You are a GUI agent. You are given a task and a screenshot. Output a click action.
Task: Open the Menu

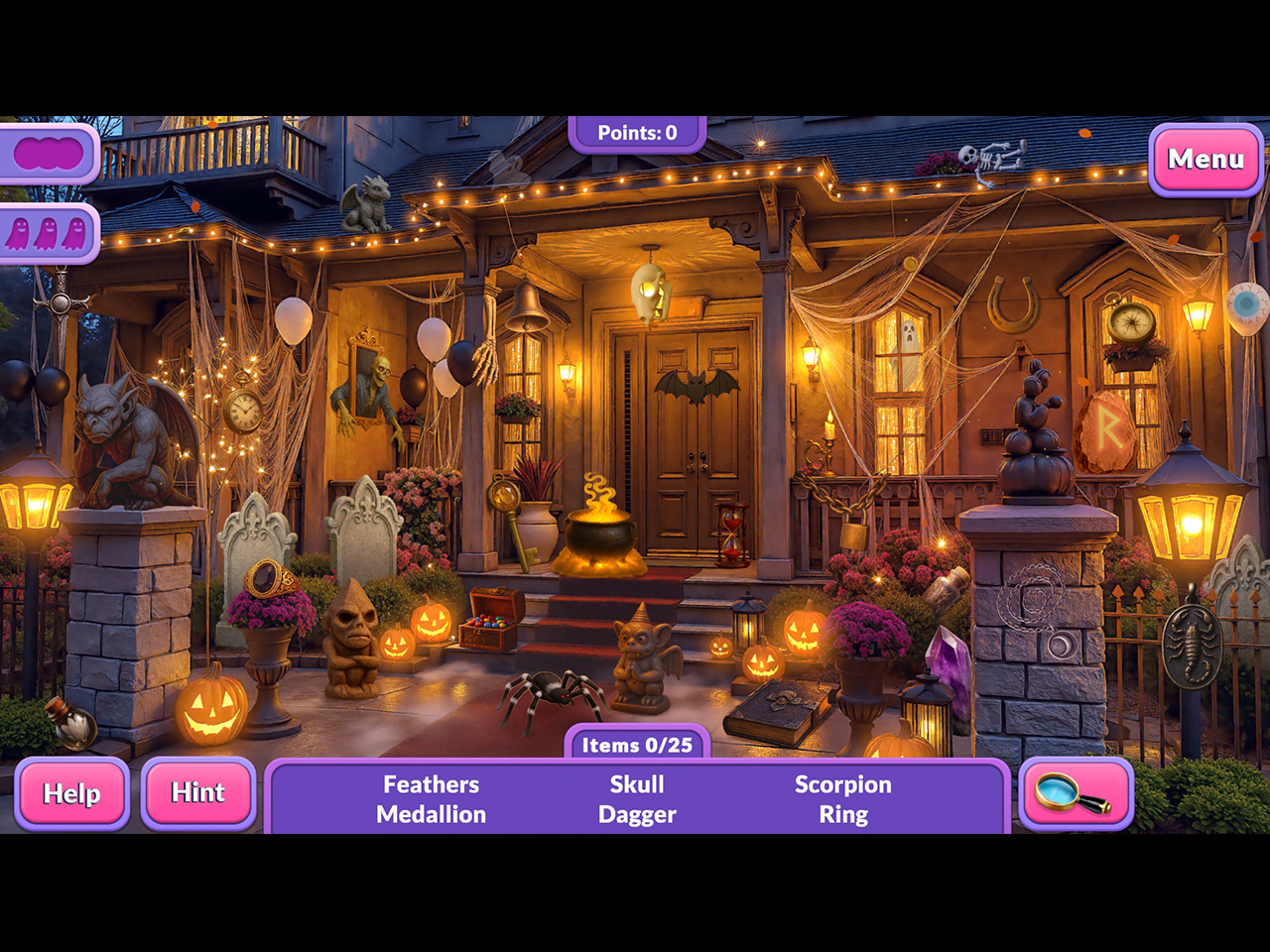[x=1206, y=160]
